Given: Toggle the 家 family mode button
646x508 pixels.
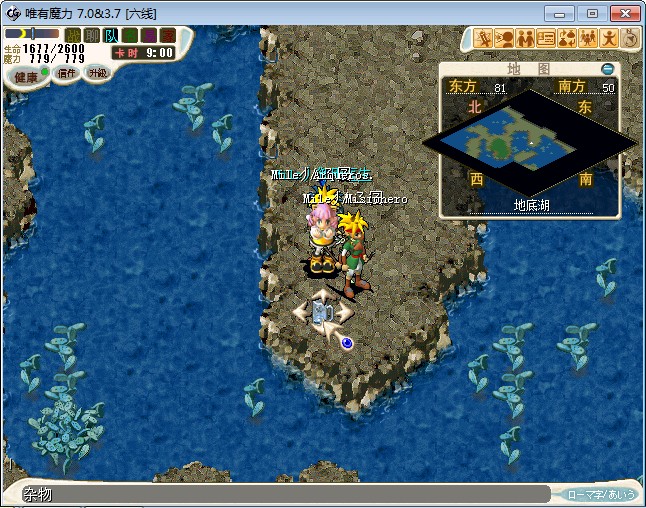Looking at the screenshot, I should pos(166,35).
